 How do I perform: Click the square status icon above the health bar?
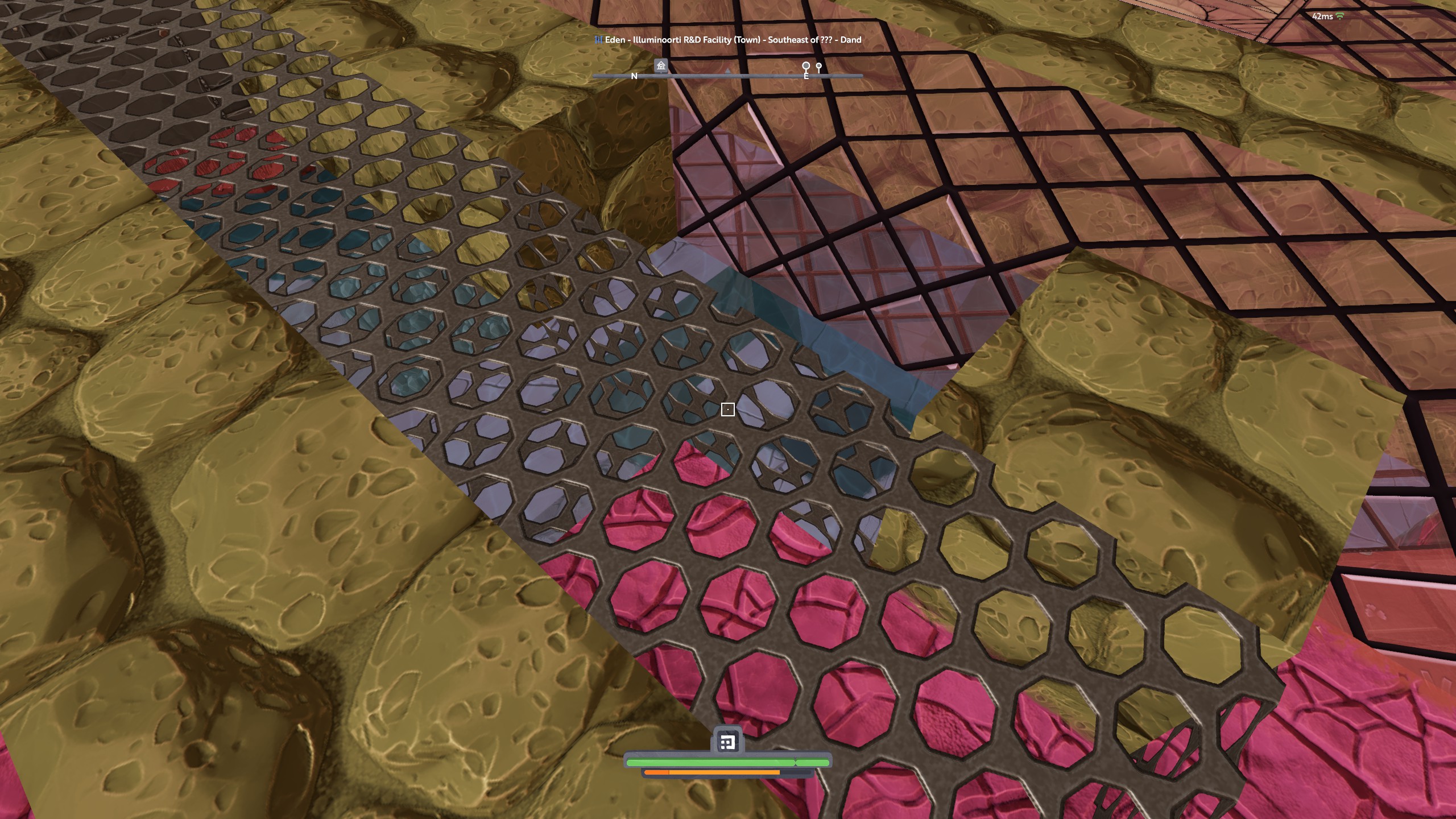(727, 742)
